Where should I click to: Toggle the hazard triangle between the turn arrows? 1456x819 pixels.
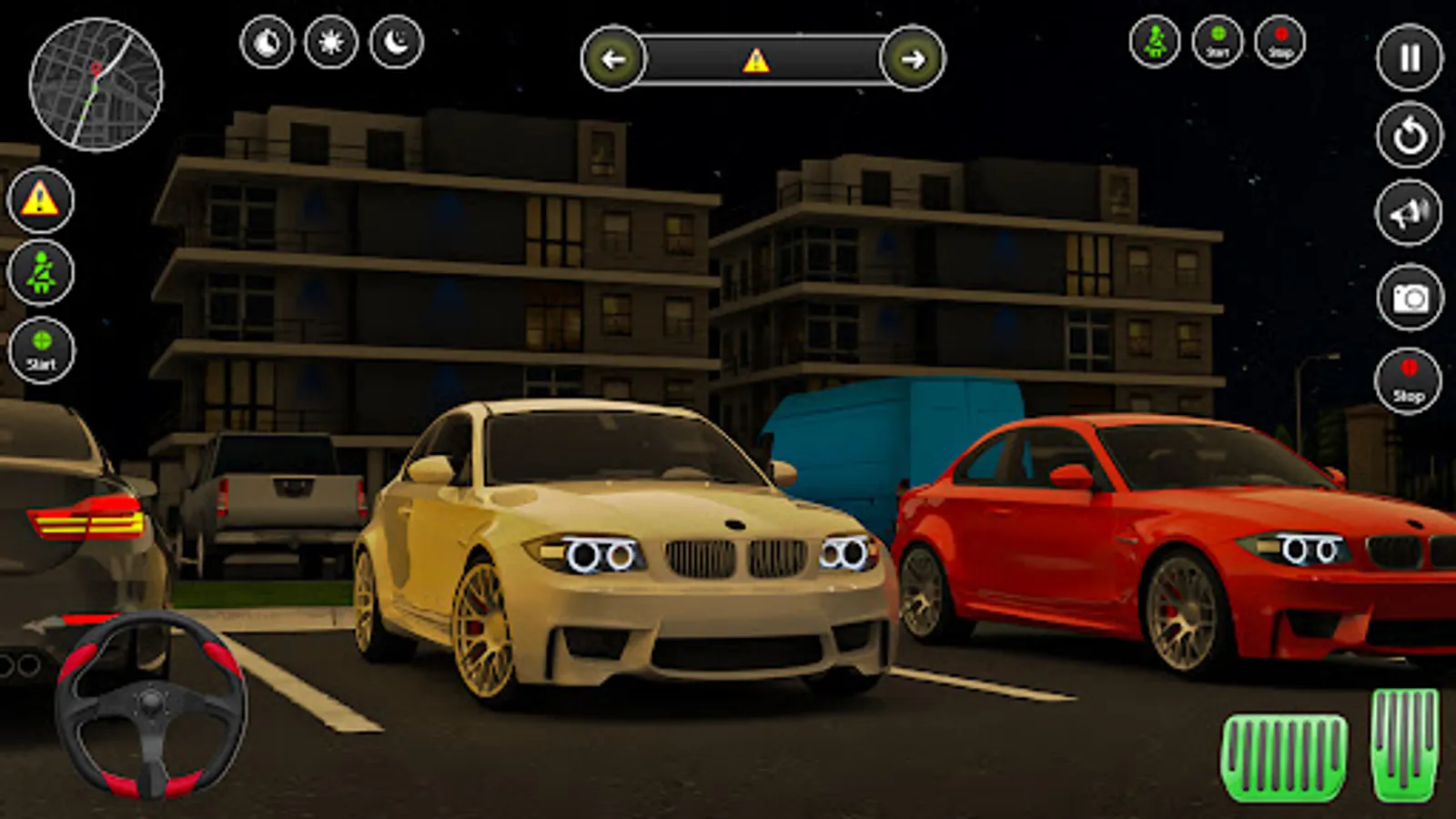tap(755, 61)
